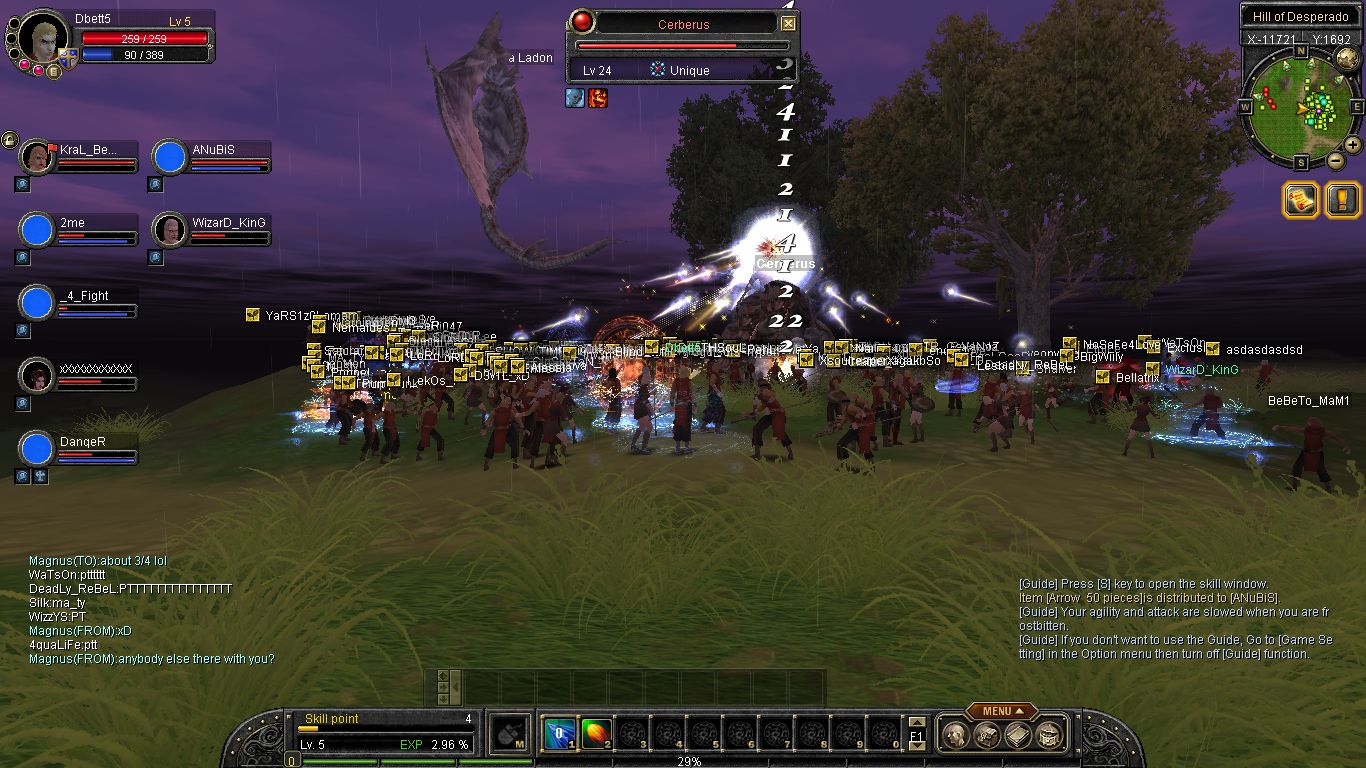Zoom out the minimap with the minus button
Image resolution: width=1366 pixels, height=768 pixels.
tap(1335, 160)
